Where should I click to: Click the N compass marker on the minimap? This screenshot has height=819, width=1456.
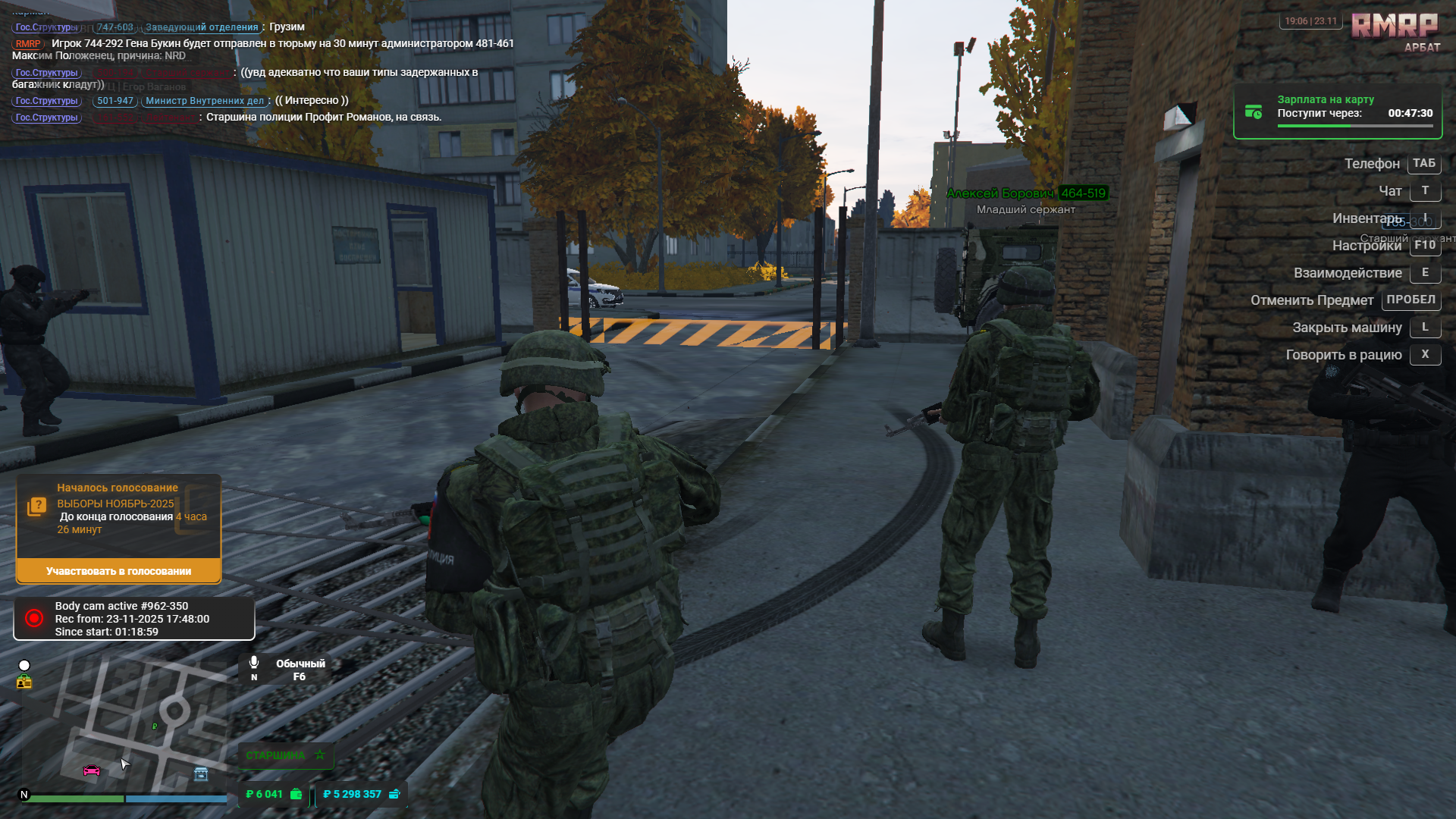tap(25, 793)
